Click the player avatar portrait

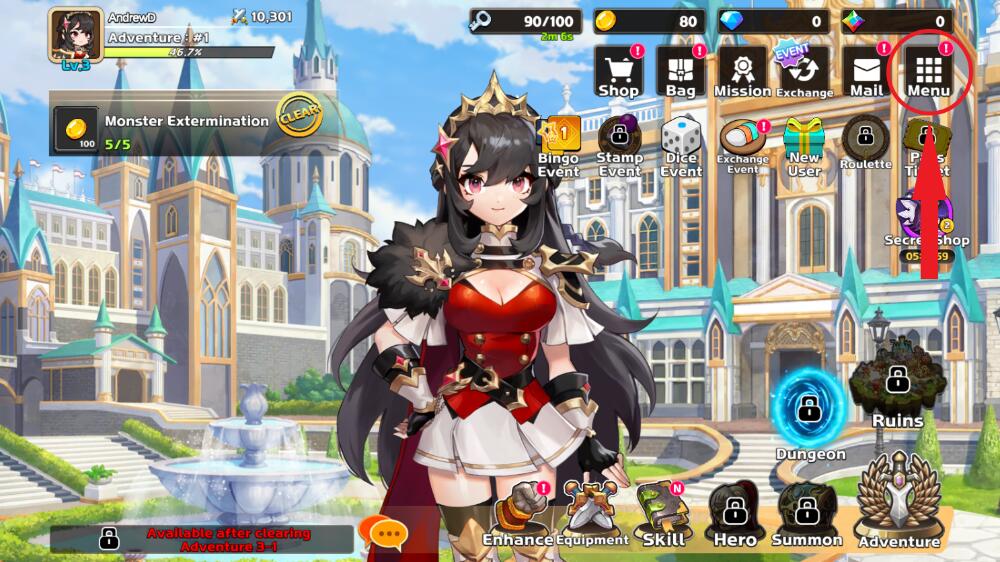click(76, 36)
